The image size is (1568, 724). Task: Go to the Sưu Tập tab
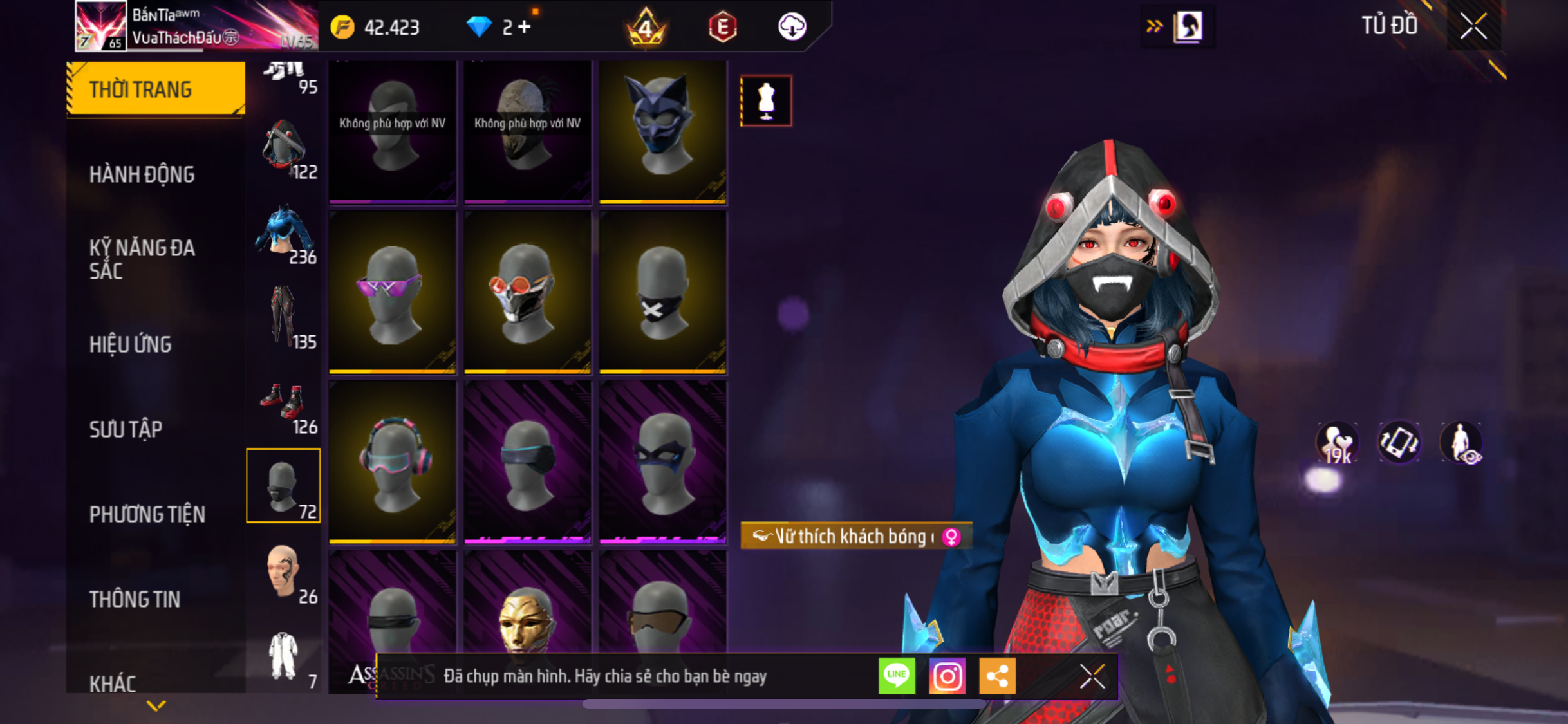click(126, 429)
